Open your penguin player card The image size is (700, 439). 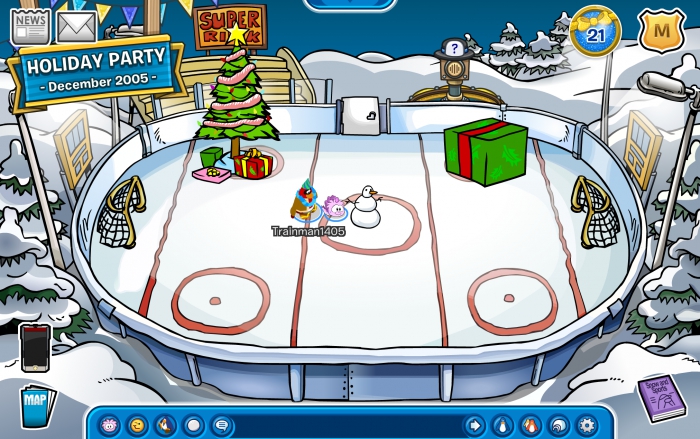pos(502,425)
